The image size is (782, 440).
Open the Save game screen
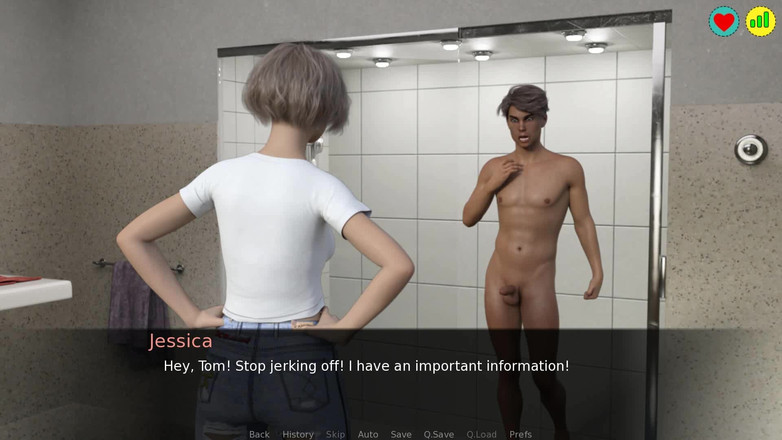pos(401,434)
